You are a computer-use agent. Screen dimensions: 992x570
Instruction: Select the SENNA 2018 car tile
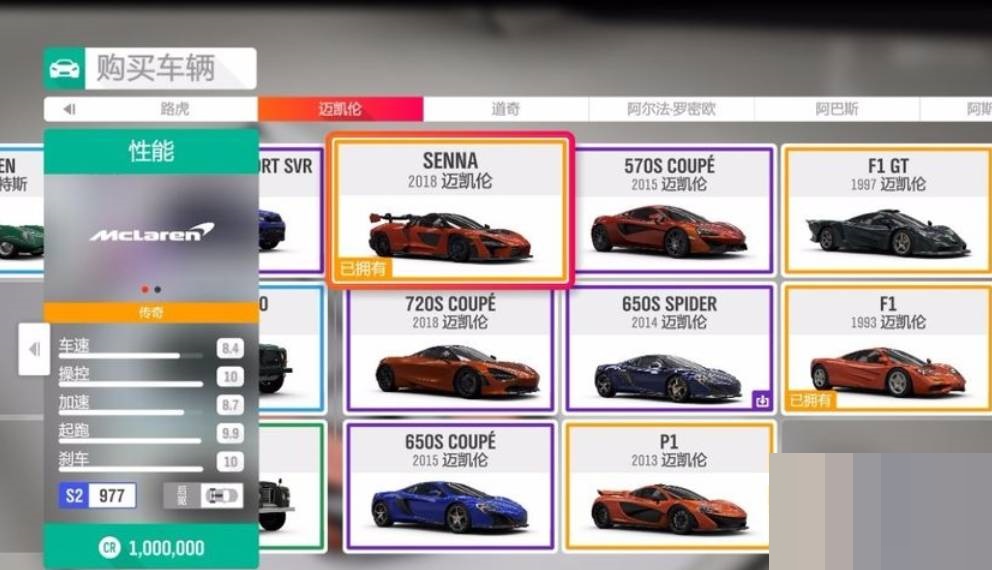[450, 212]
